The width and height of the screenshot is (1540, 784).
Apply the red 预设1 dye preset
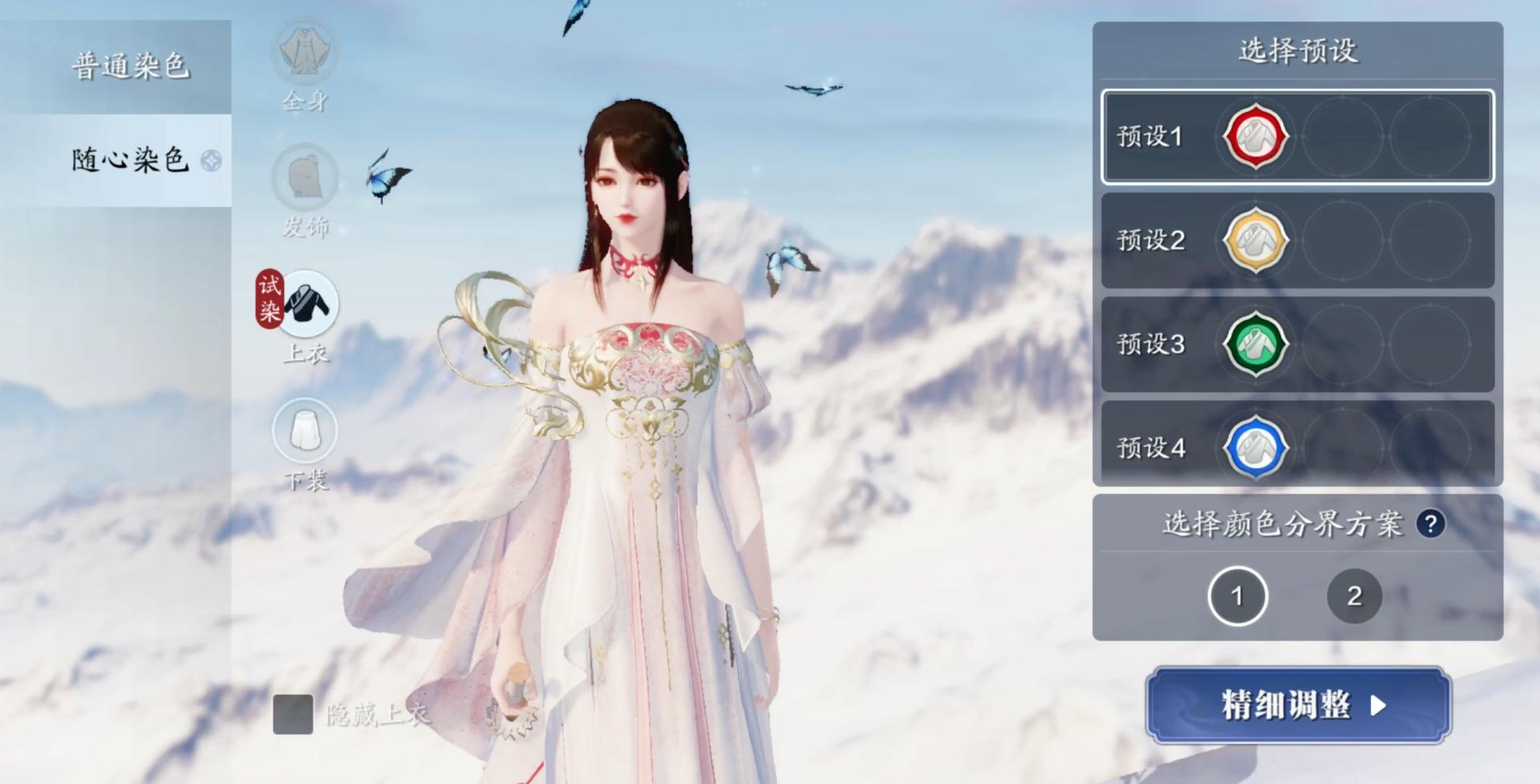(1255, 136)
